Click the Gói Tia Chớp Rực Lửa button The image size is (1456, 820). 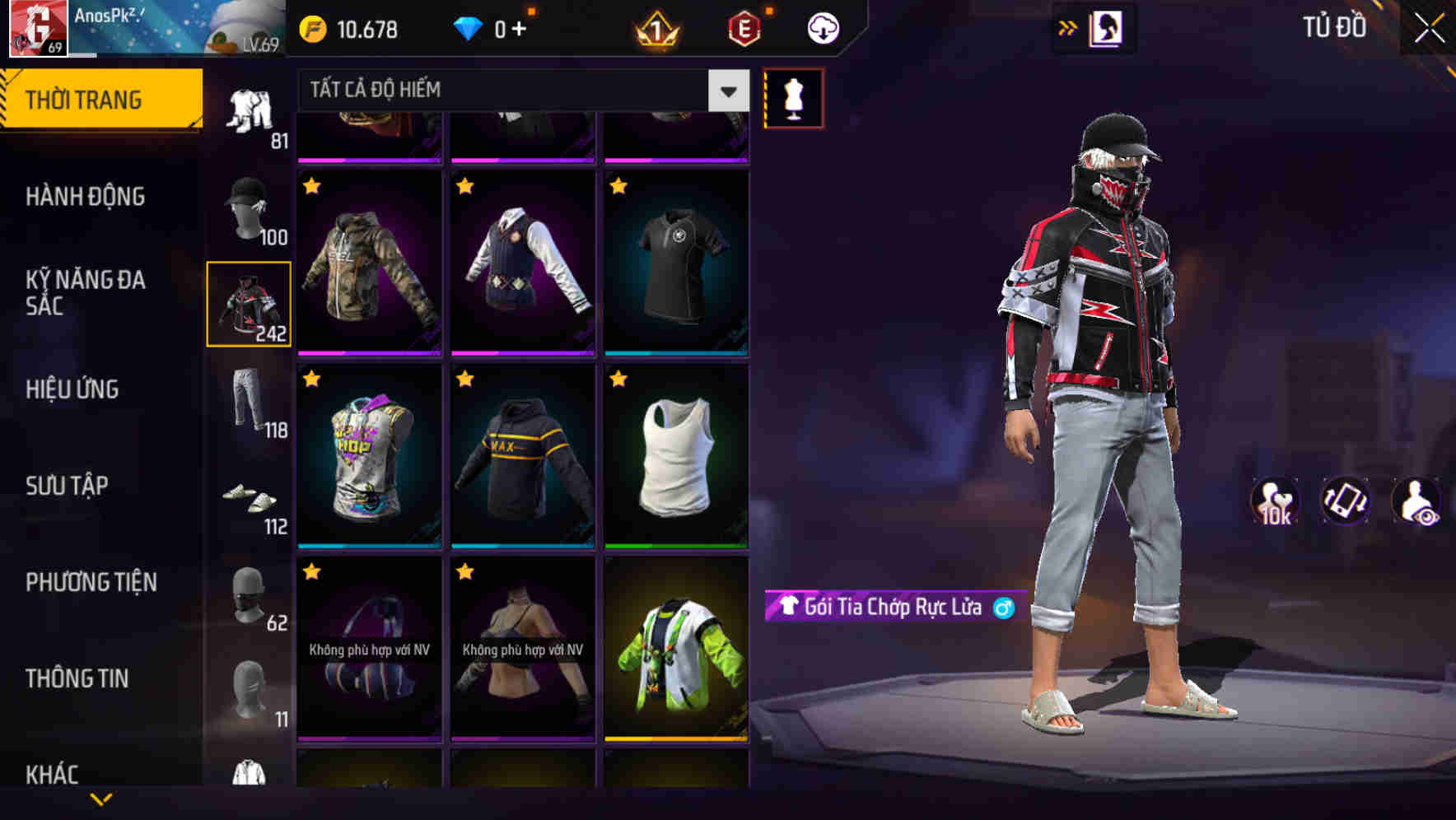coord(894,609)
